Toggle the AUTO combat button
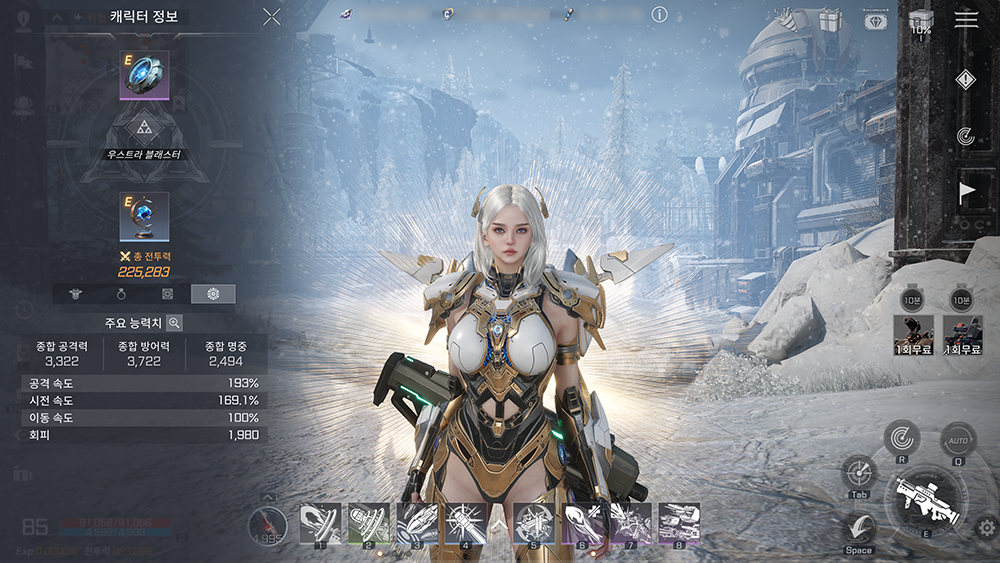This screenshot has height=563, width=1000. click(958, 440)
